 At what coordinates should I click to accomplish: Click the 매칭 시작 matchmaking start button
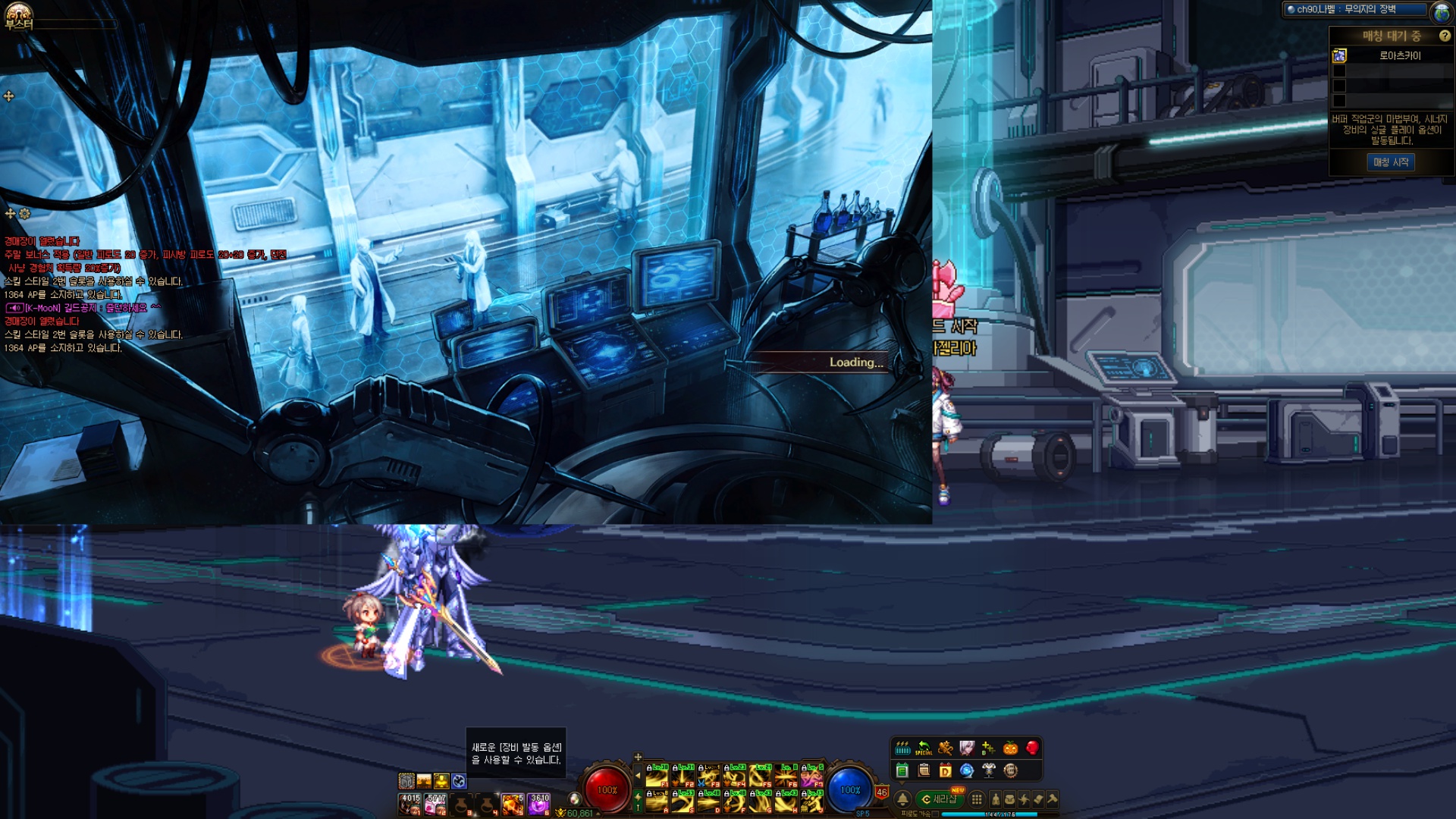click(x=1391, y=162)
